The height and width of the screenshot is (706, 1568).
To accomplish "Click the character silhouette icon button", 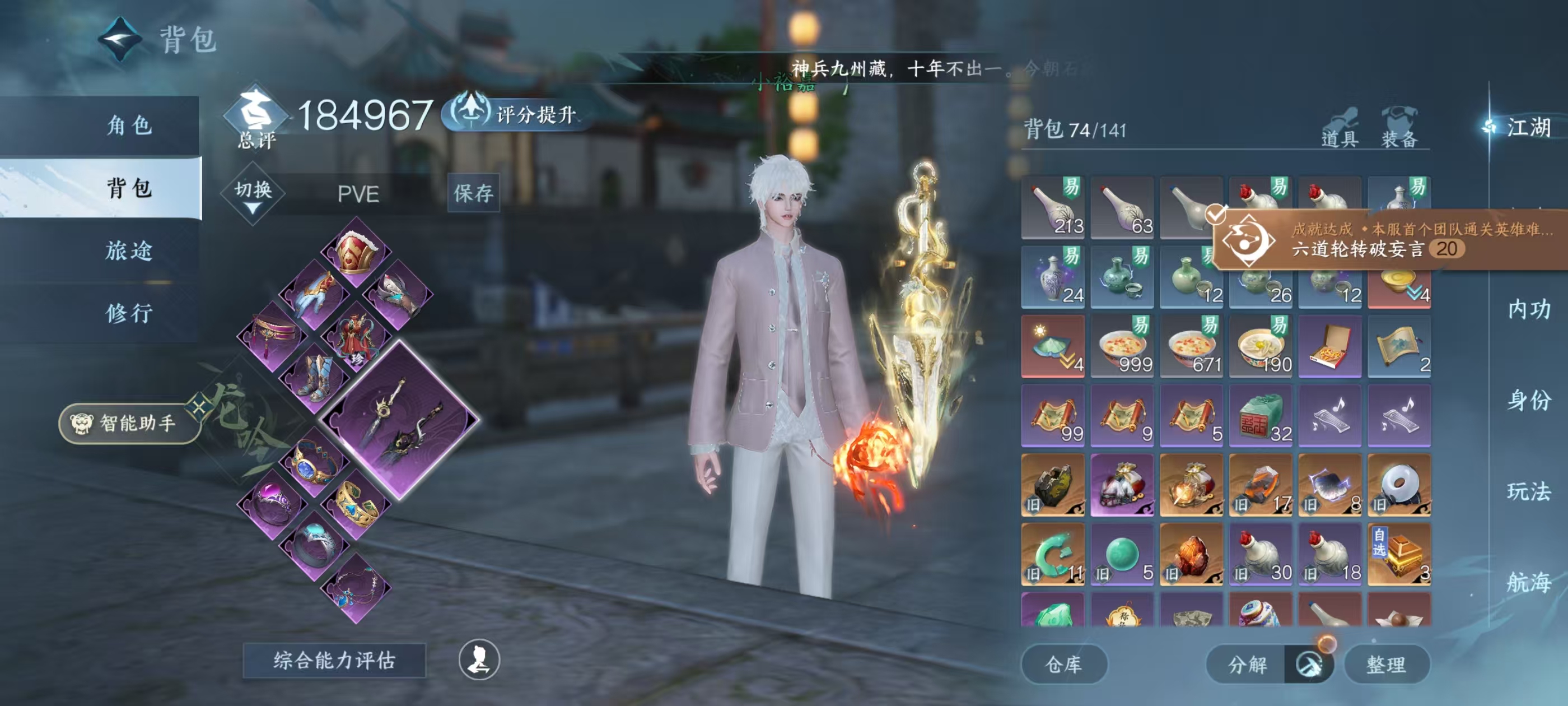I will click(x=479, y=659).
